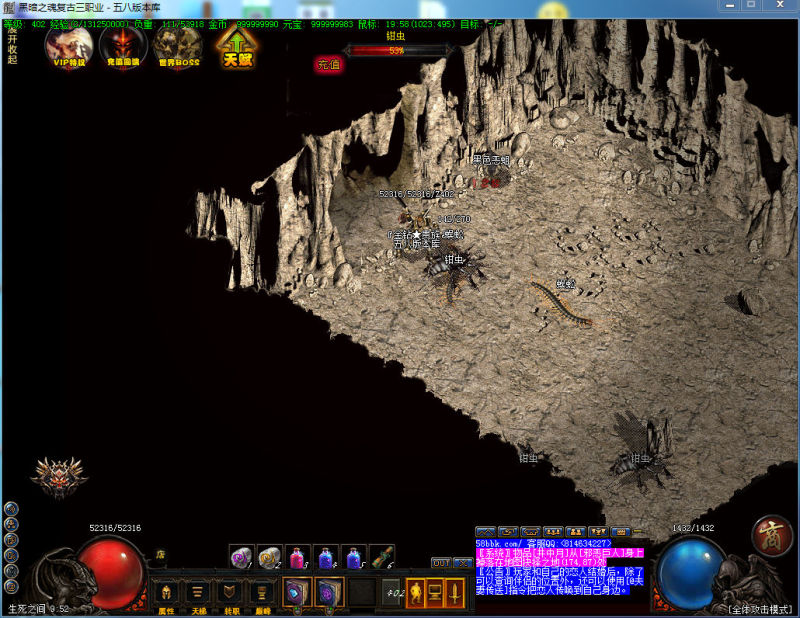The image size is (800, 618).
Task: Use the green scroll in hotbar slot 6
Action: pyautogui.click(x=381, y=557)
